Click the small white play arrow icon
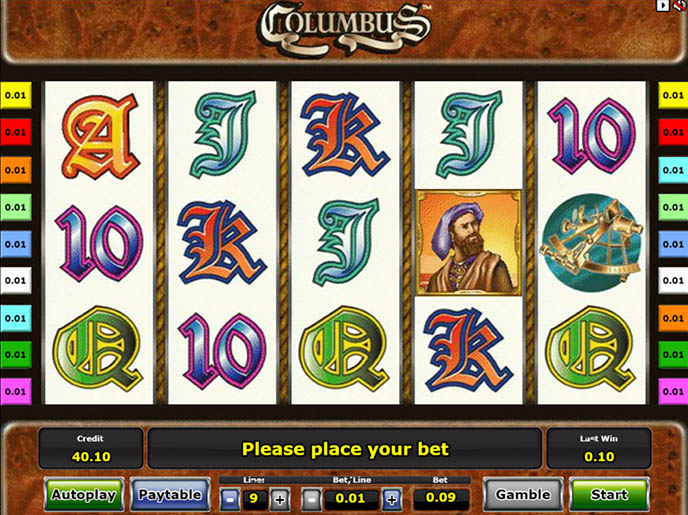Image resolution: width=688 pixels, height=515 pixels. (662, 6)
